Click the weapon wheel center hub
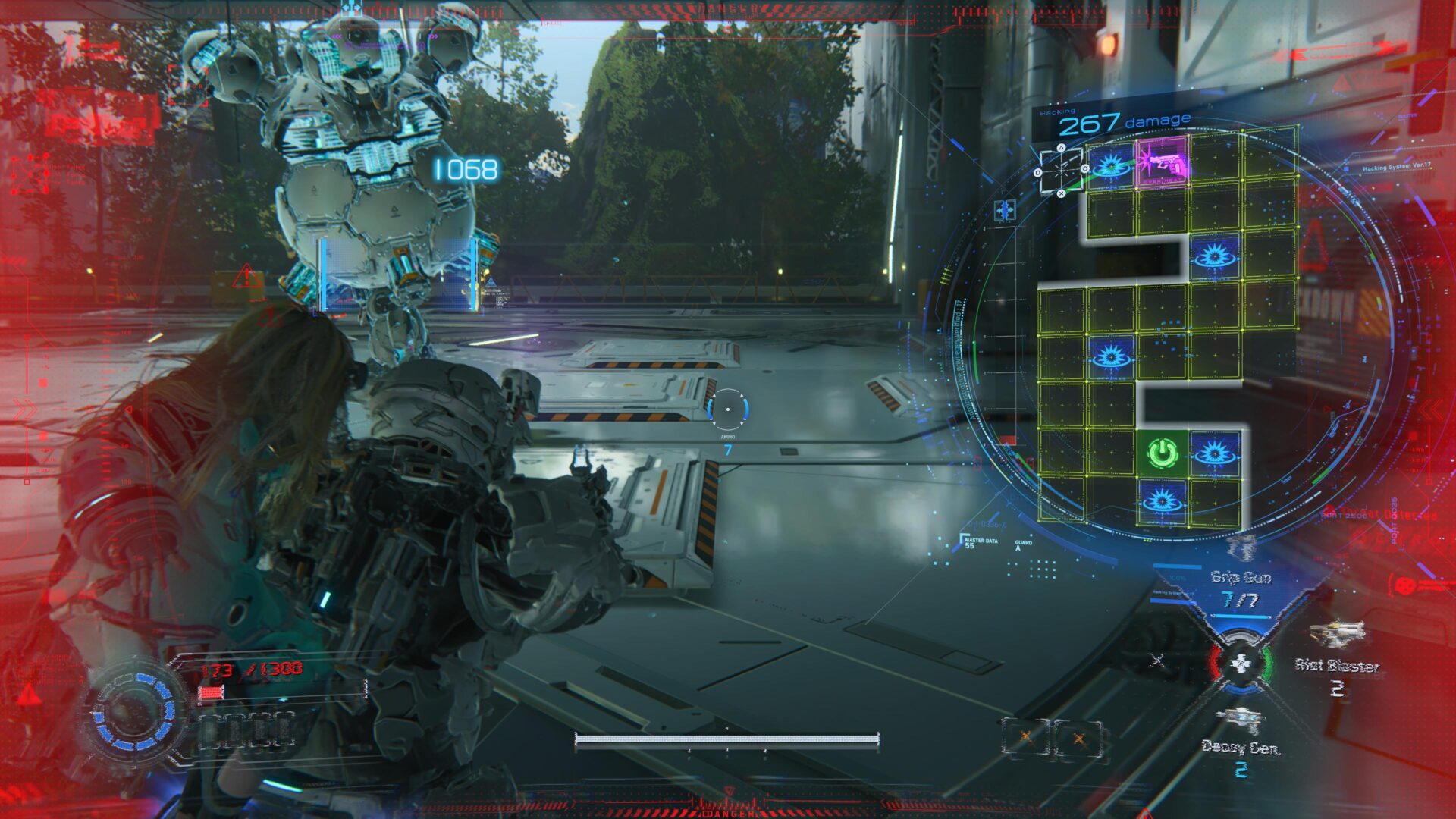This screenshot has width=1456, height=819. pyautogui.click(x=1240, y=664)
